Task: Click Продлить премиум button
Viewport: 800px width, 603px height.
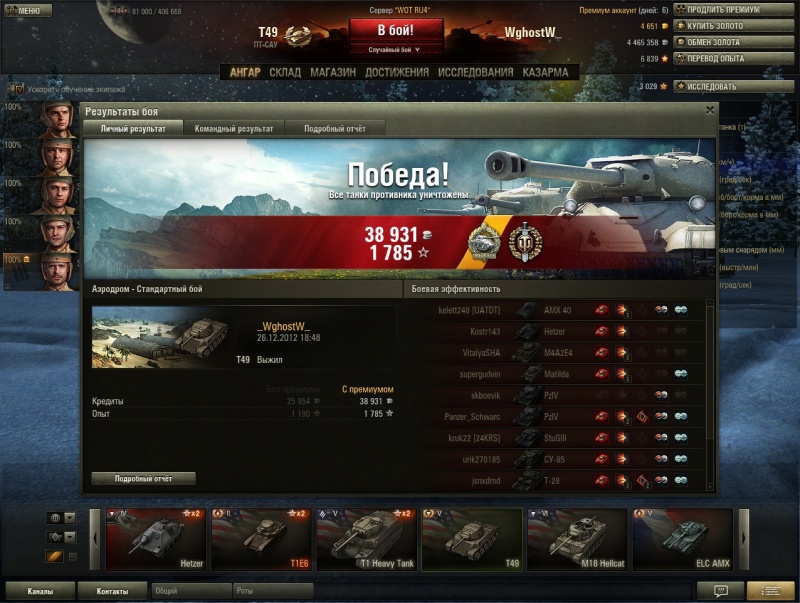Action: (x=722, y=10)
